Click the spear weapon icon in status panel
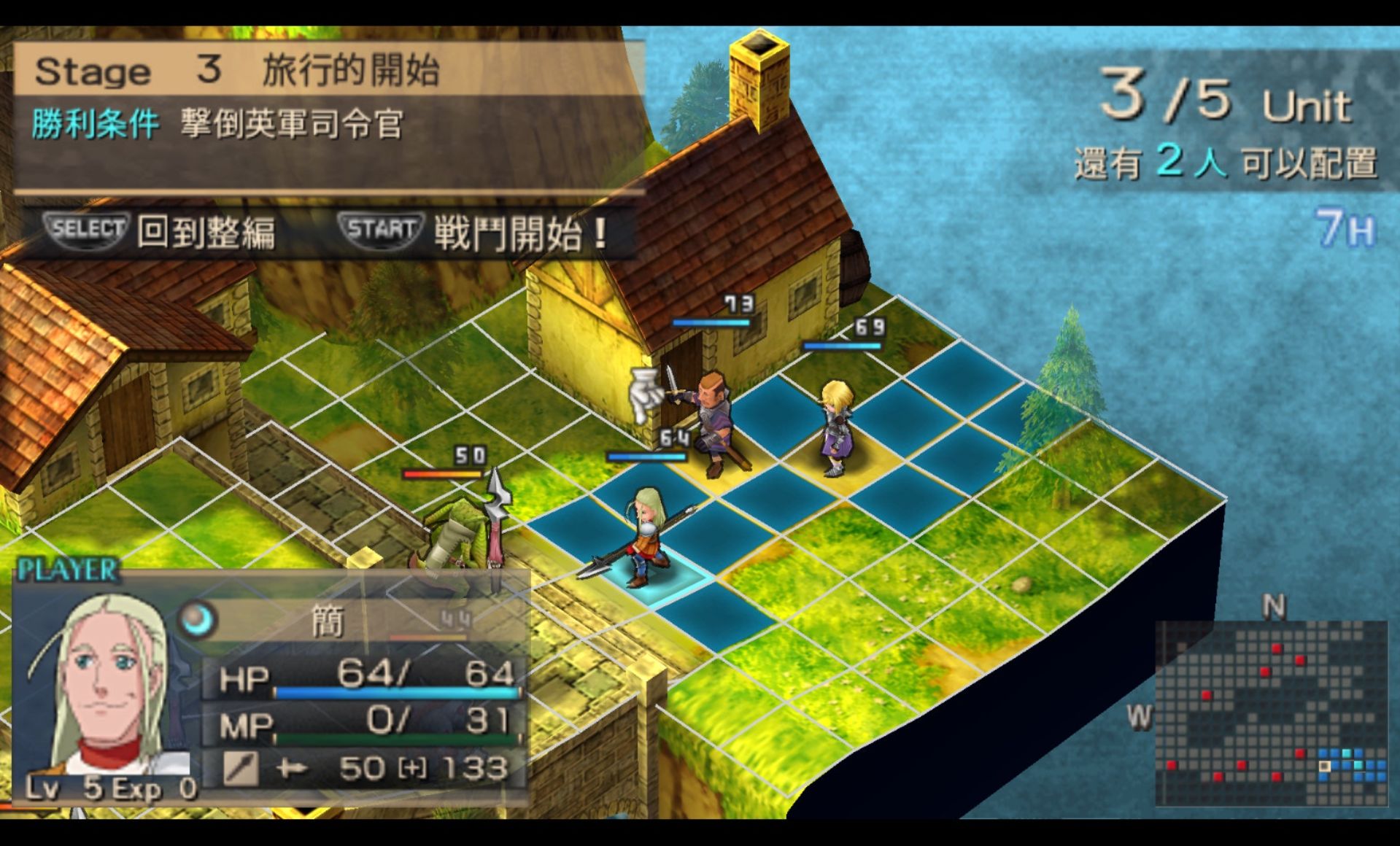The width and height of the screenshot is (1400, 846). pos(240,768)
